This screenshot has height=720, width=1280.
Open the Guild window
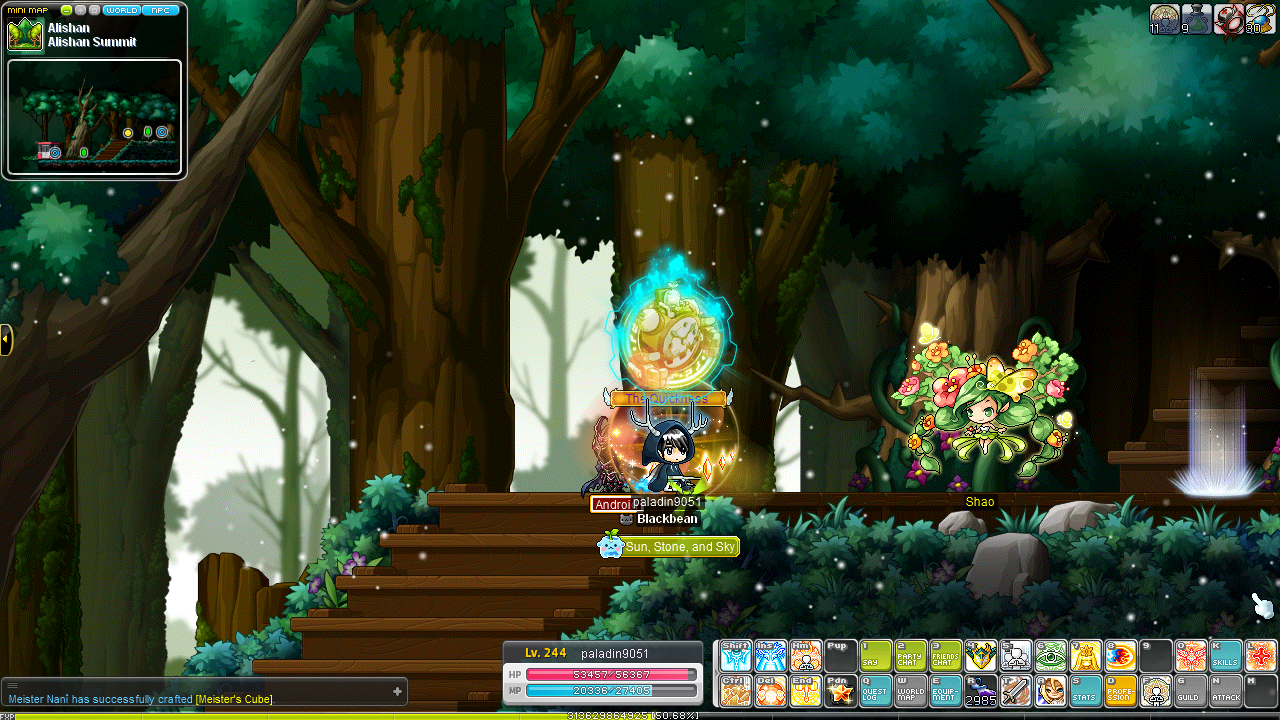[1190, 691]
